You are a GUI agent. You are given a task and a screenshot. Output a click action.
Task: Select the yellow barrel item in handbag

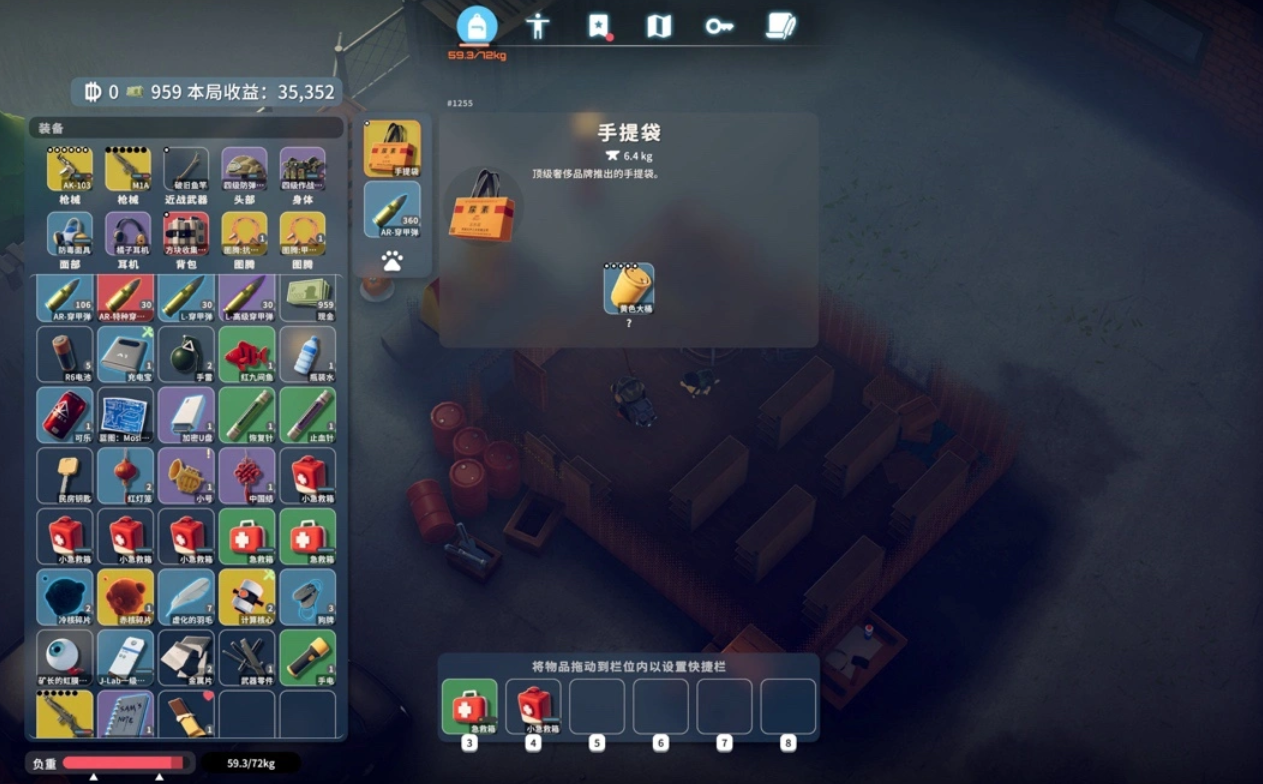pos(629,288)
